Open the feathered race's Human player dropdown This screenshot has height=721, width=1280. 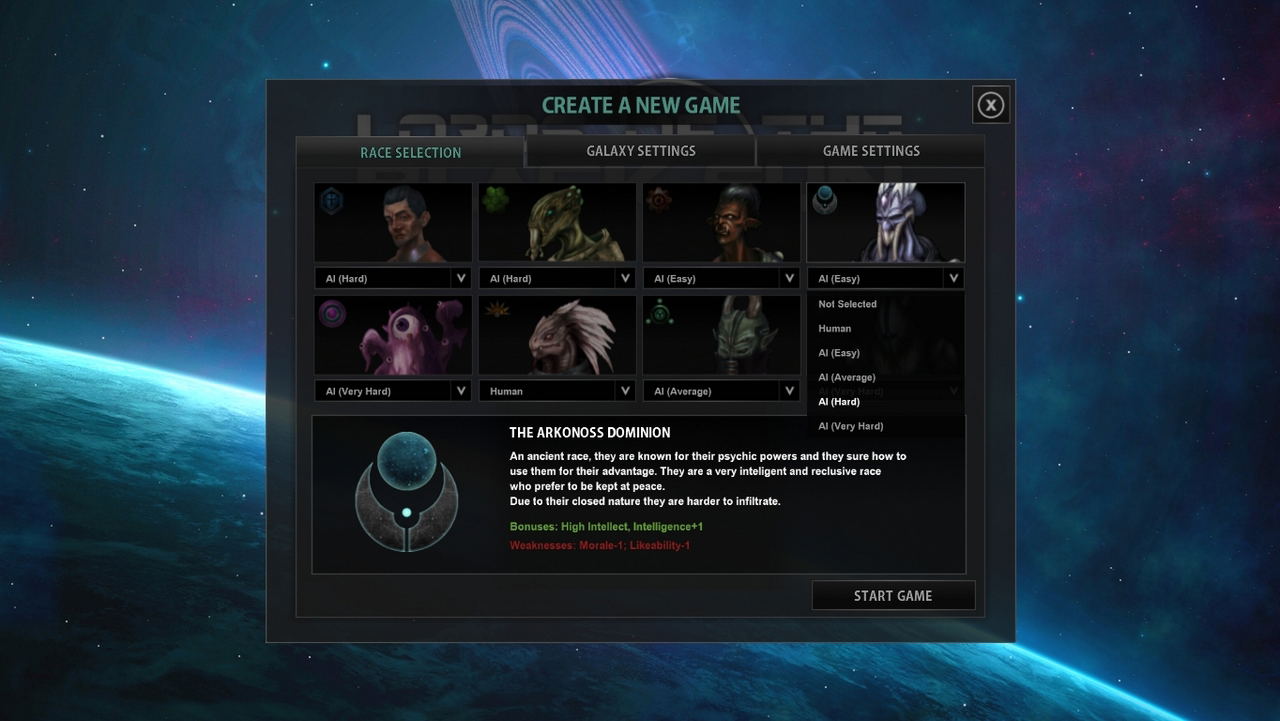pos(557,391)
